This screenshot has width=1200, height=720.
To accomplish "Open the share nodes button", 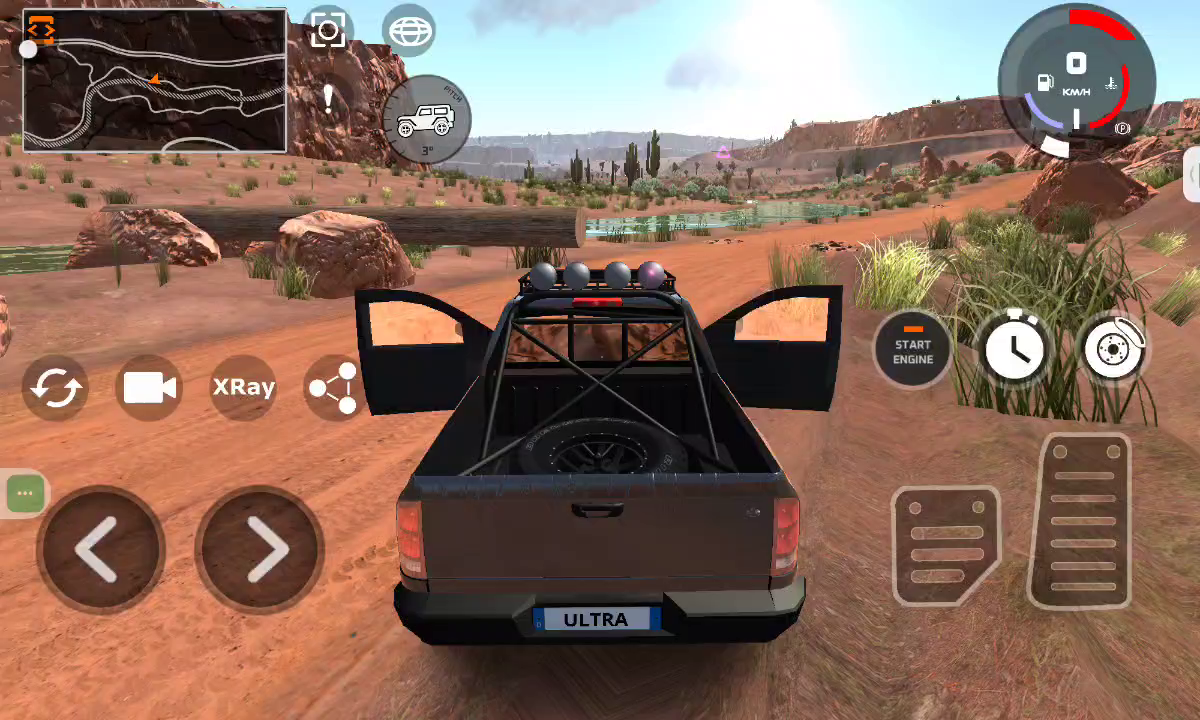I will coord(334,387).
